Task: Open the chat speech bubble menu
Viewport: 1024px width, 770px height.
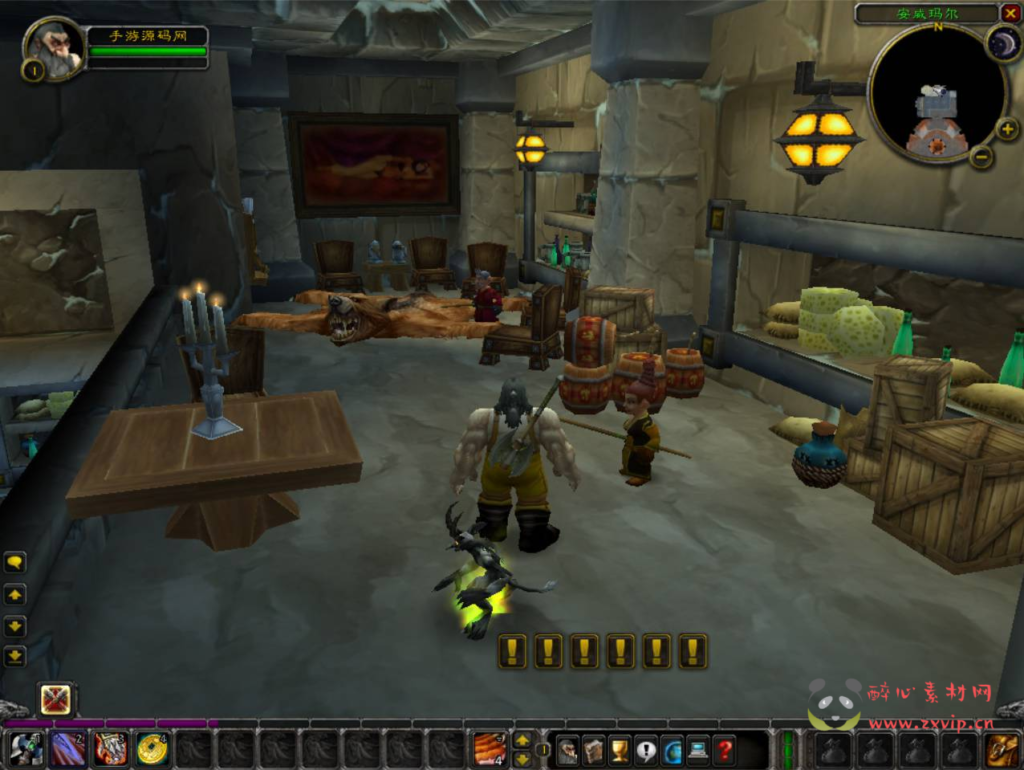Action: (15, 563)
